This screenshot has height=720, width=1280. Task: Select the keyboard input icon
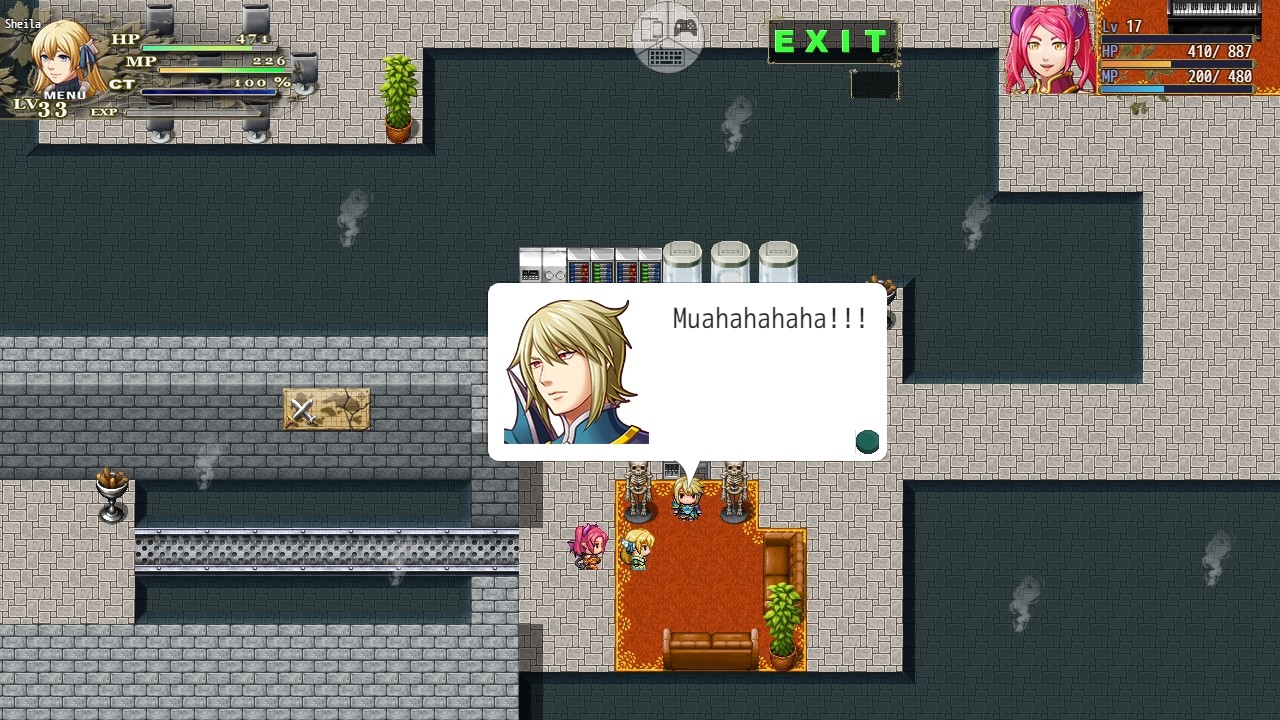666,57
